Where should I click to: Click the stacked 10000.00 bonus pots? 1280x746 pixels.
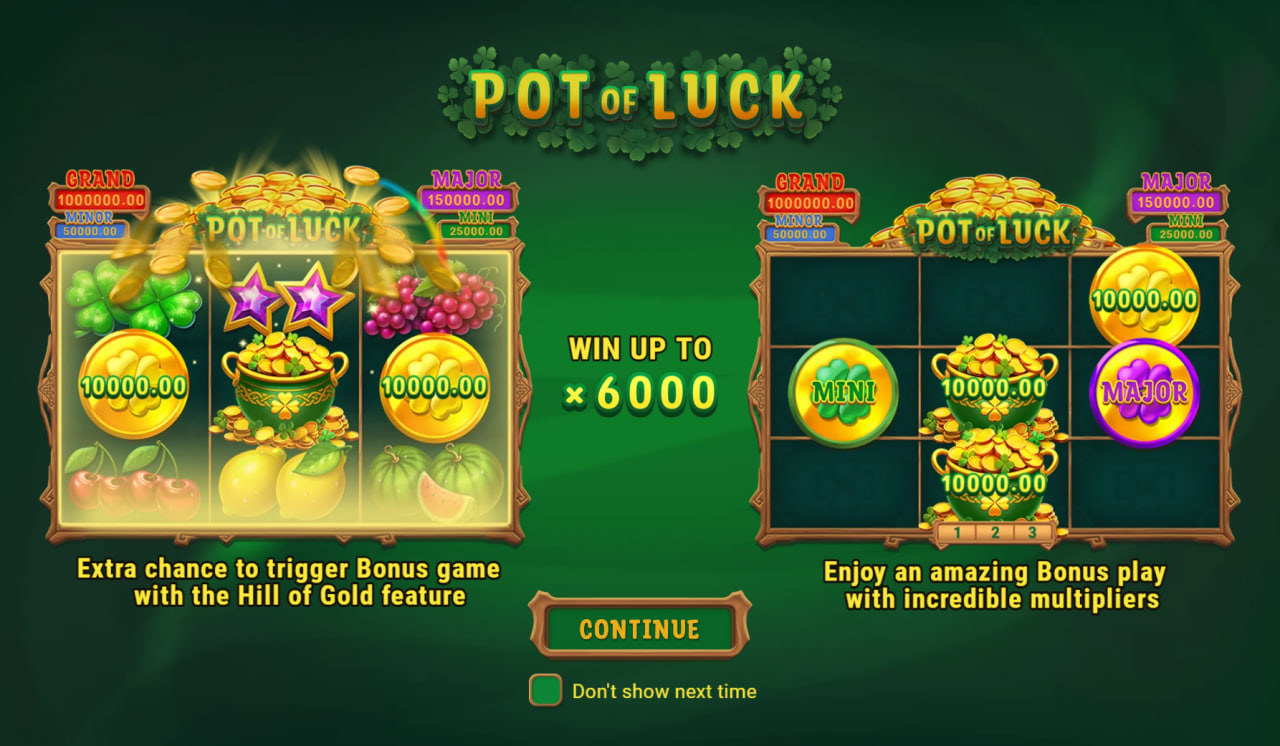[995, 430]
